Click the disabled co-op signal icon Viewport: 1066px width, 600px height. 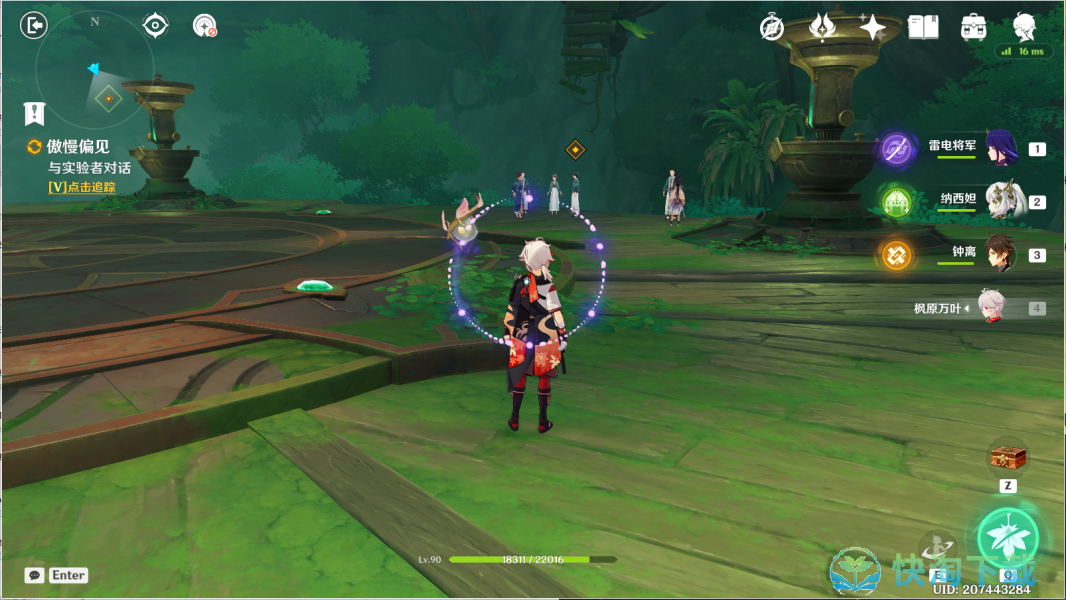(205, 26)
